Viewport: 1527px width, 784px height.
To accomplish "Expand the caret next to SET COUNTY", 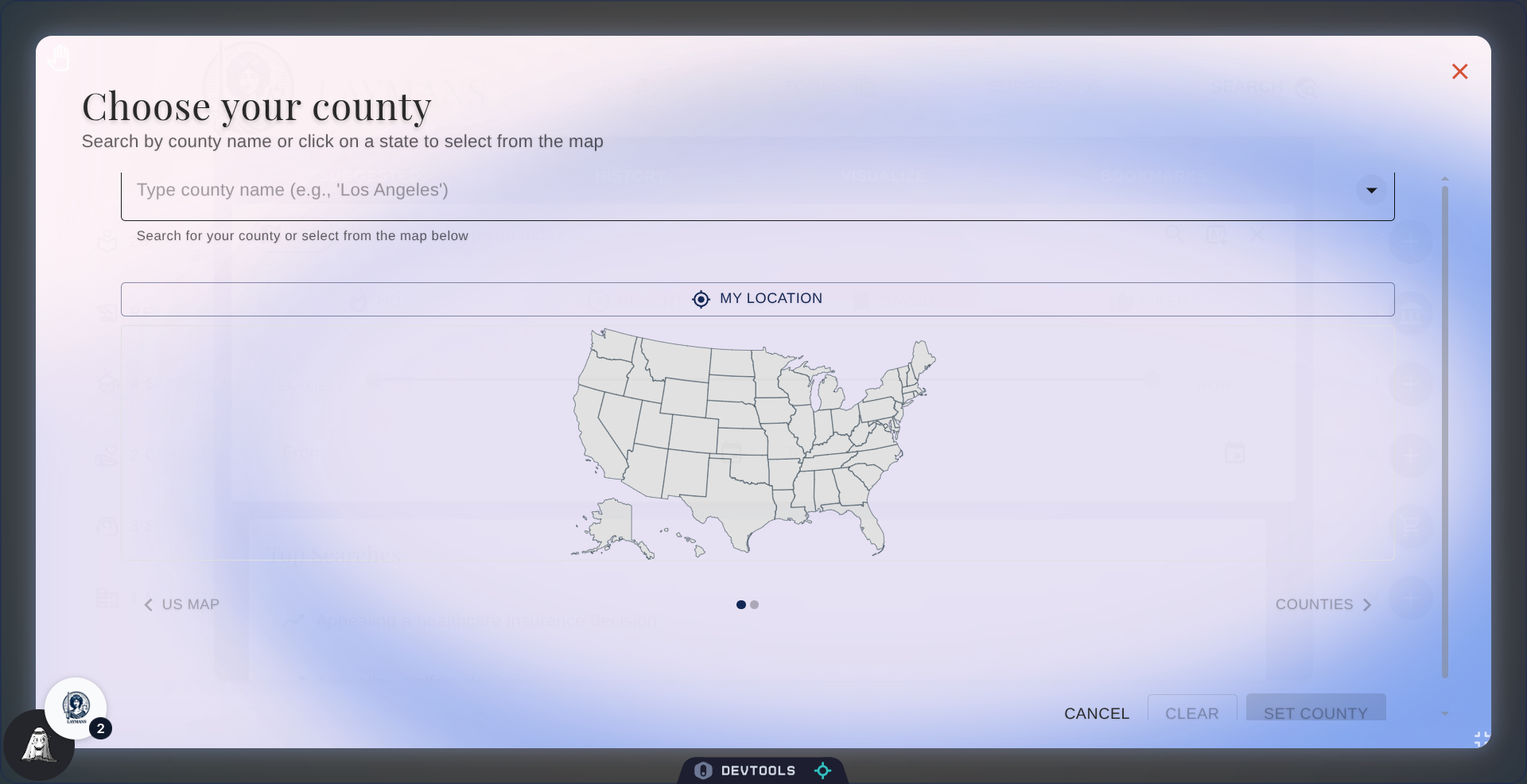I will 1445,714.
